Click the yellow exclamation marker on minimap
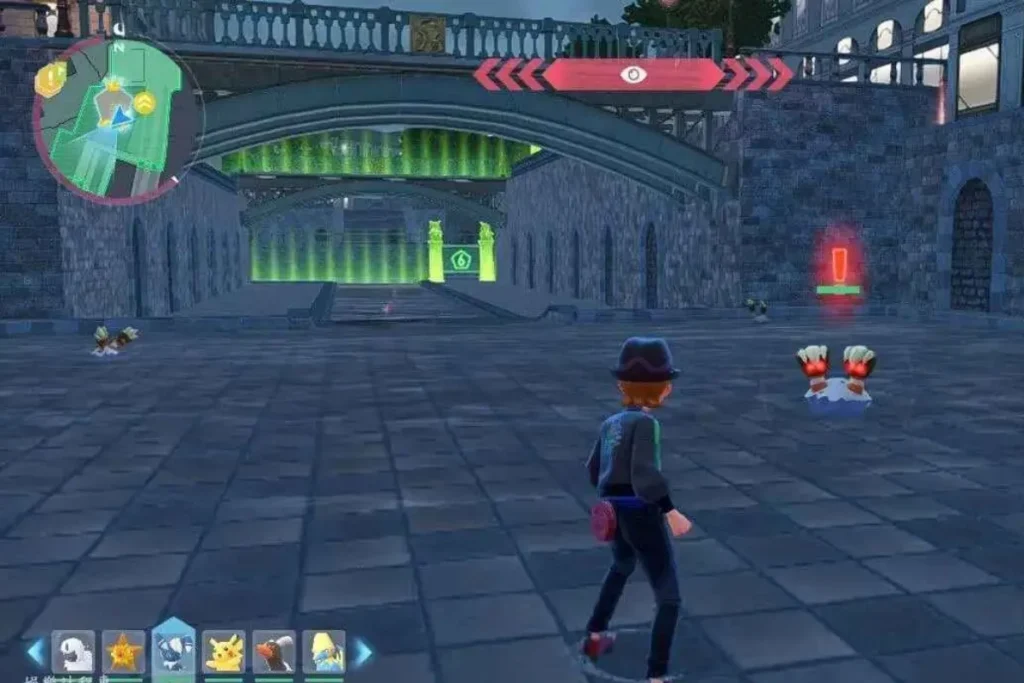 tap(49, 79)
